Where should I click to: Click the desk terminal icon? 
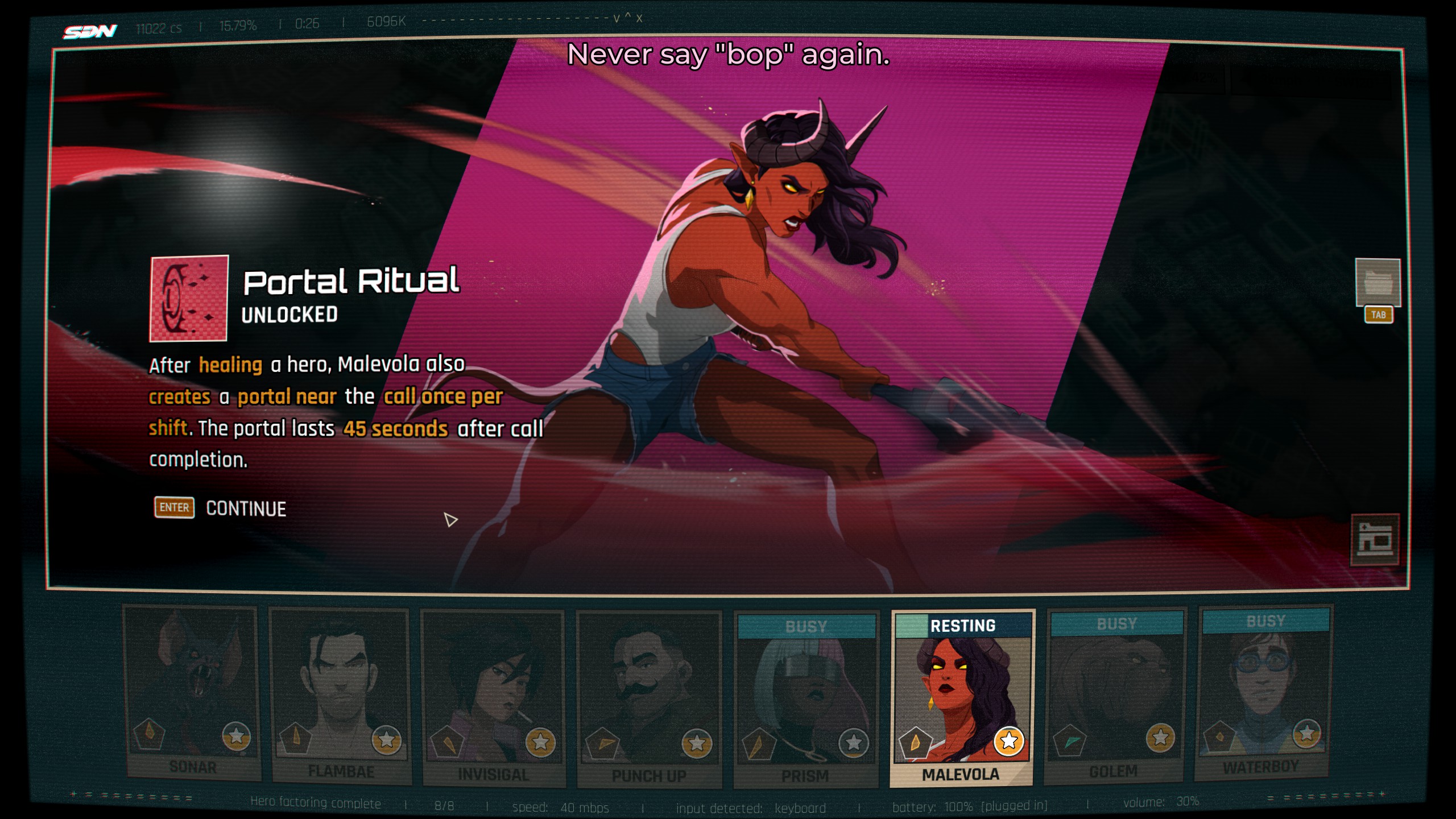click(x=1375, y=540)
